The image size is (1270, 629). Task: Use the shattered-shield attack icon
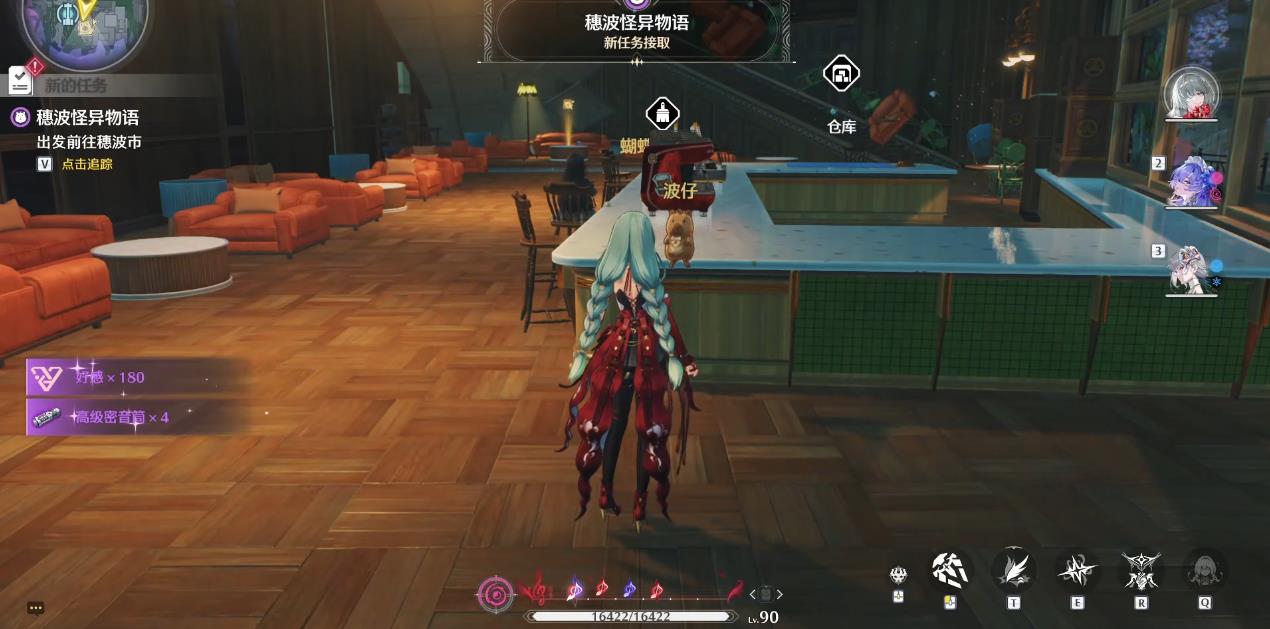tap(949, 570)
